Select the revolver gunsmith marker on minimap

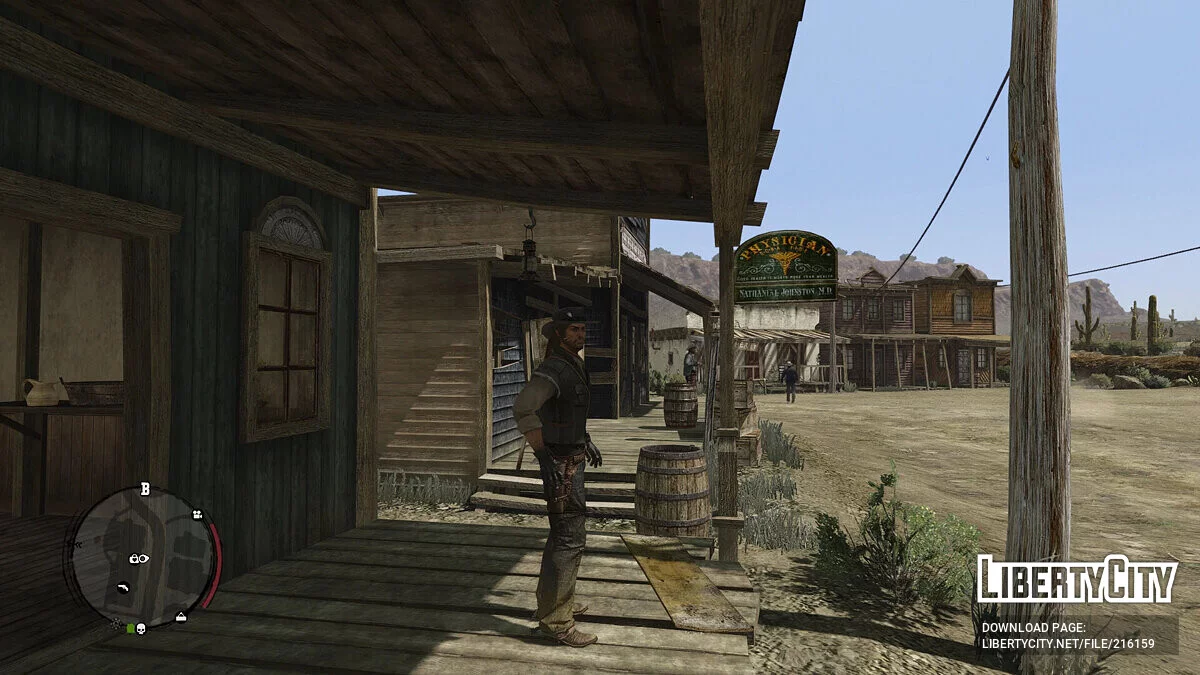coord(124,587)
